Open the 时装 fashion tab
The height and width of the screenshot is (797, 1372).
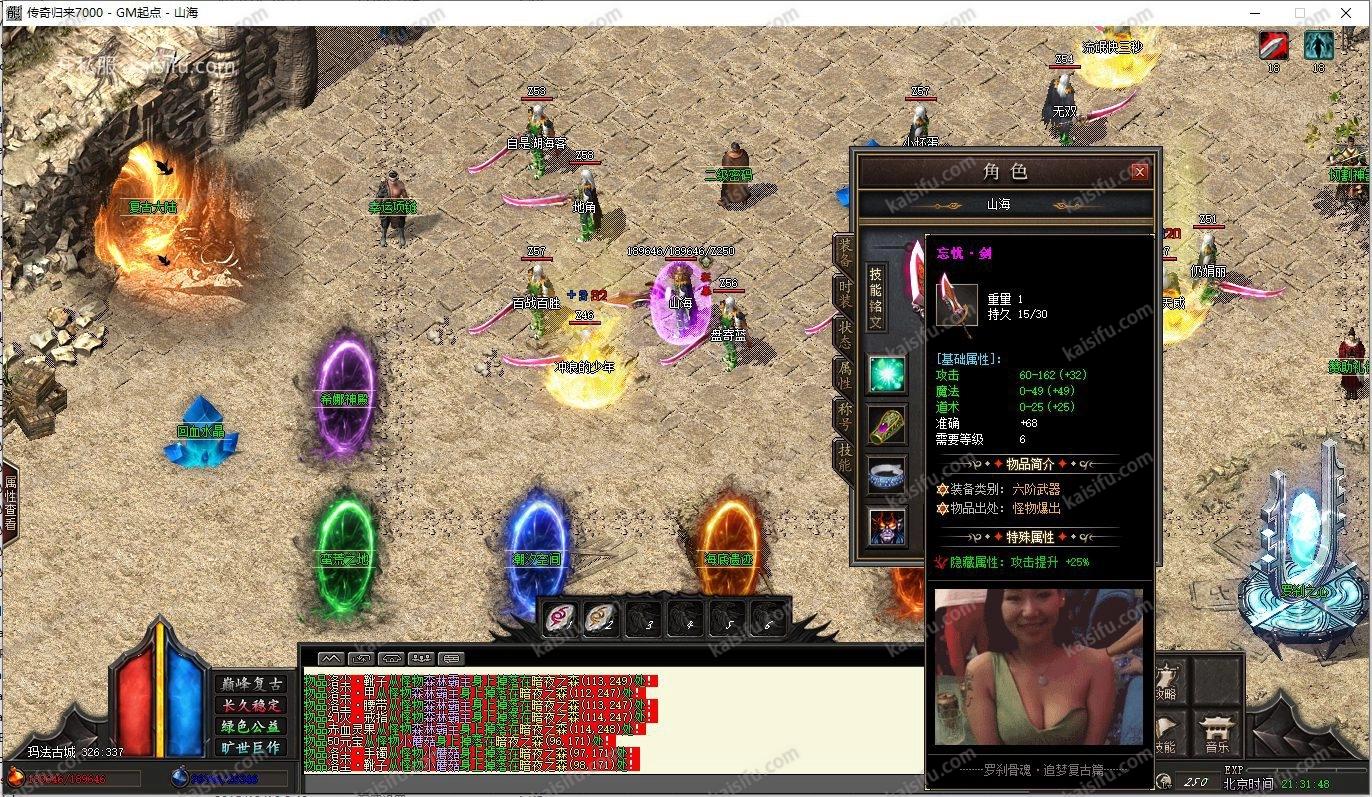click(x=845, y=293)
